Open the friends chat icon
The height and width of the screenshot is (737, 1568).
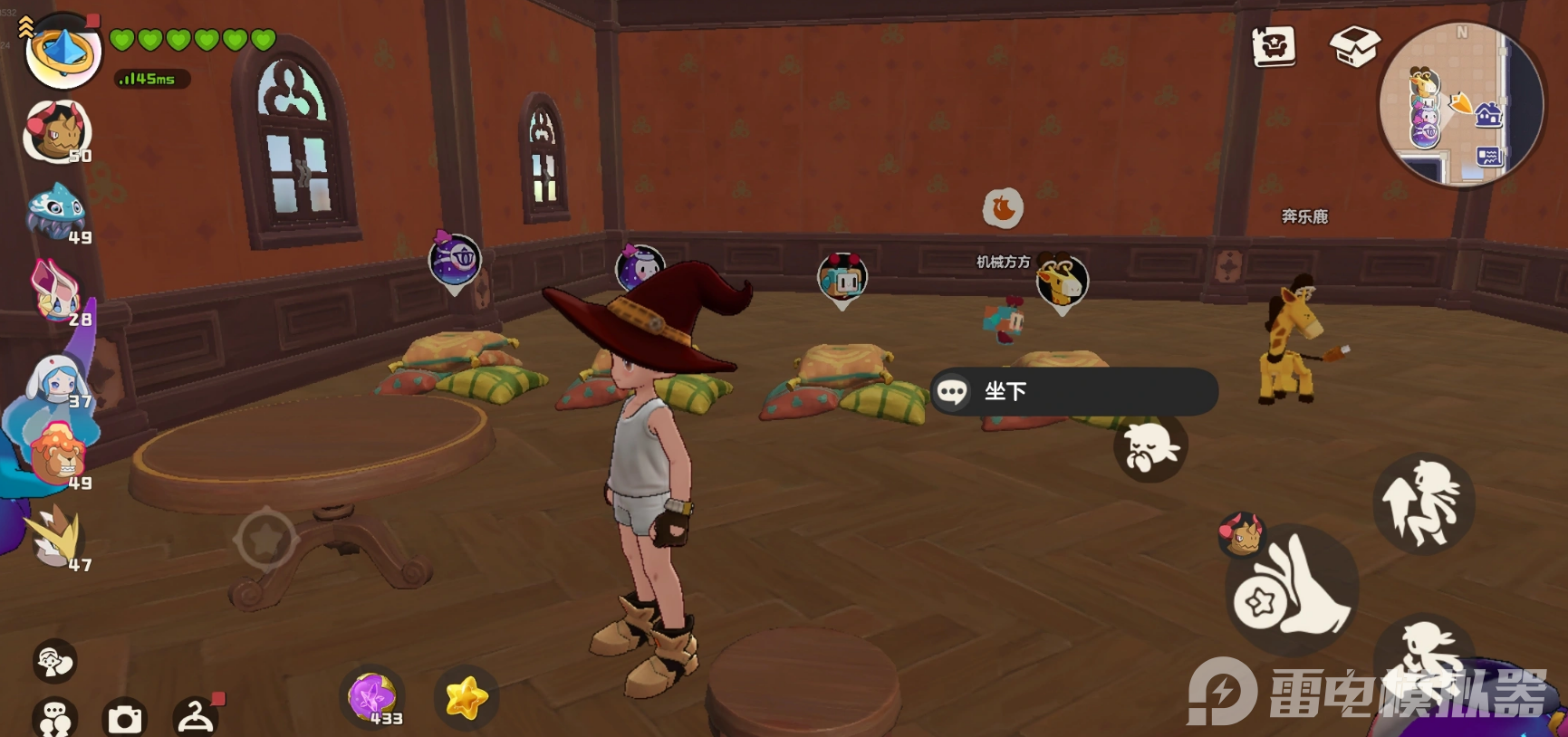tap(54, 719)
